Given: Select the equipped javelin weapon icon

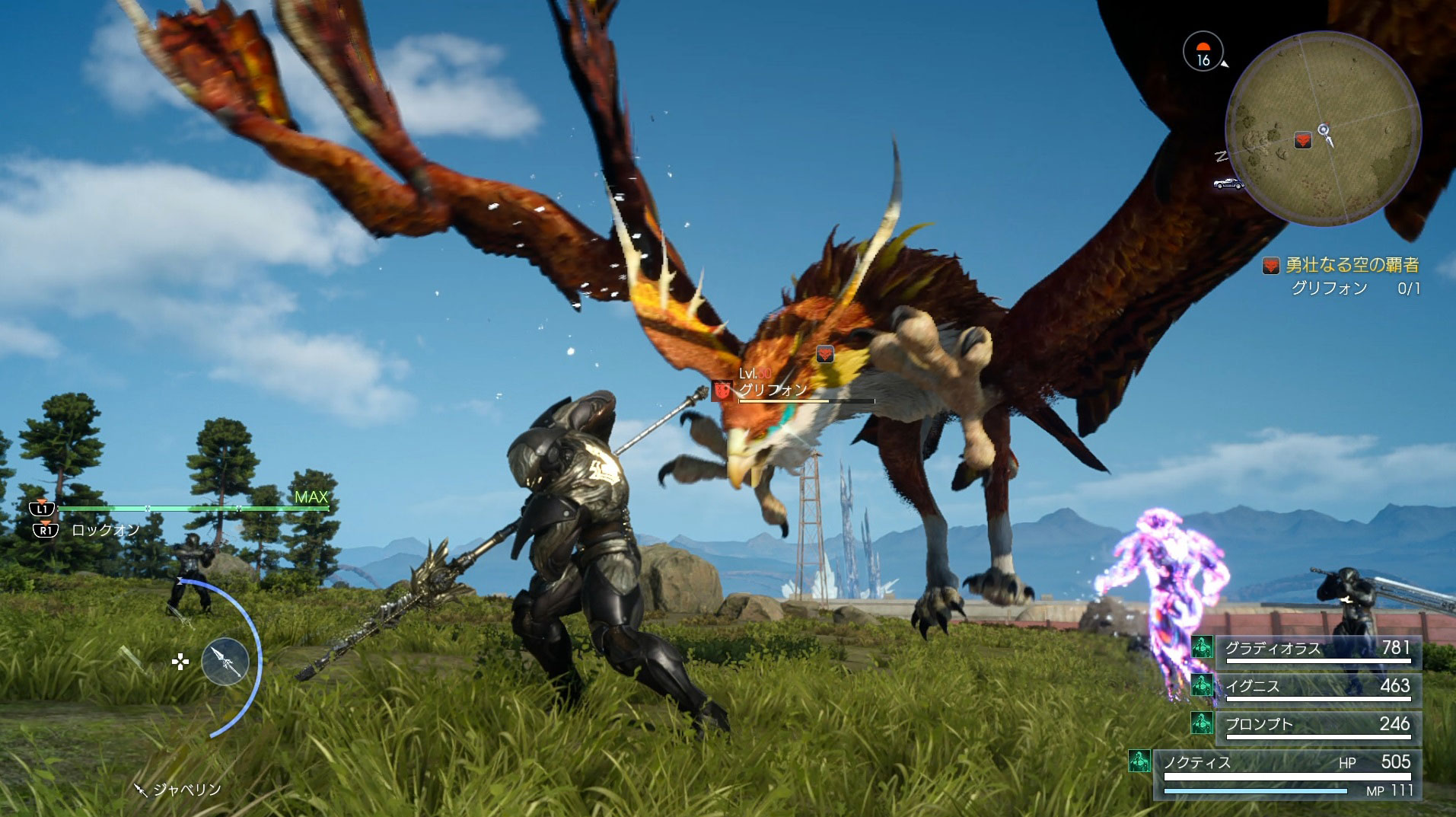Looking at the screenshot, I should 225,660.
